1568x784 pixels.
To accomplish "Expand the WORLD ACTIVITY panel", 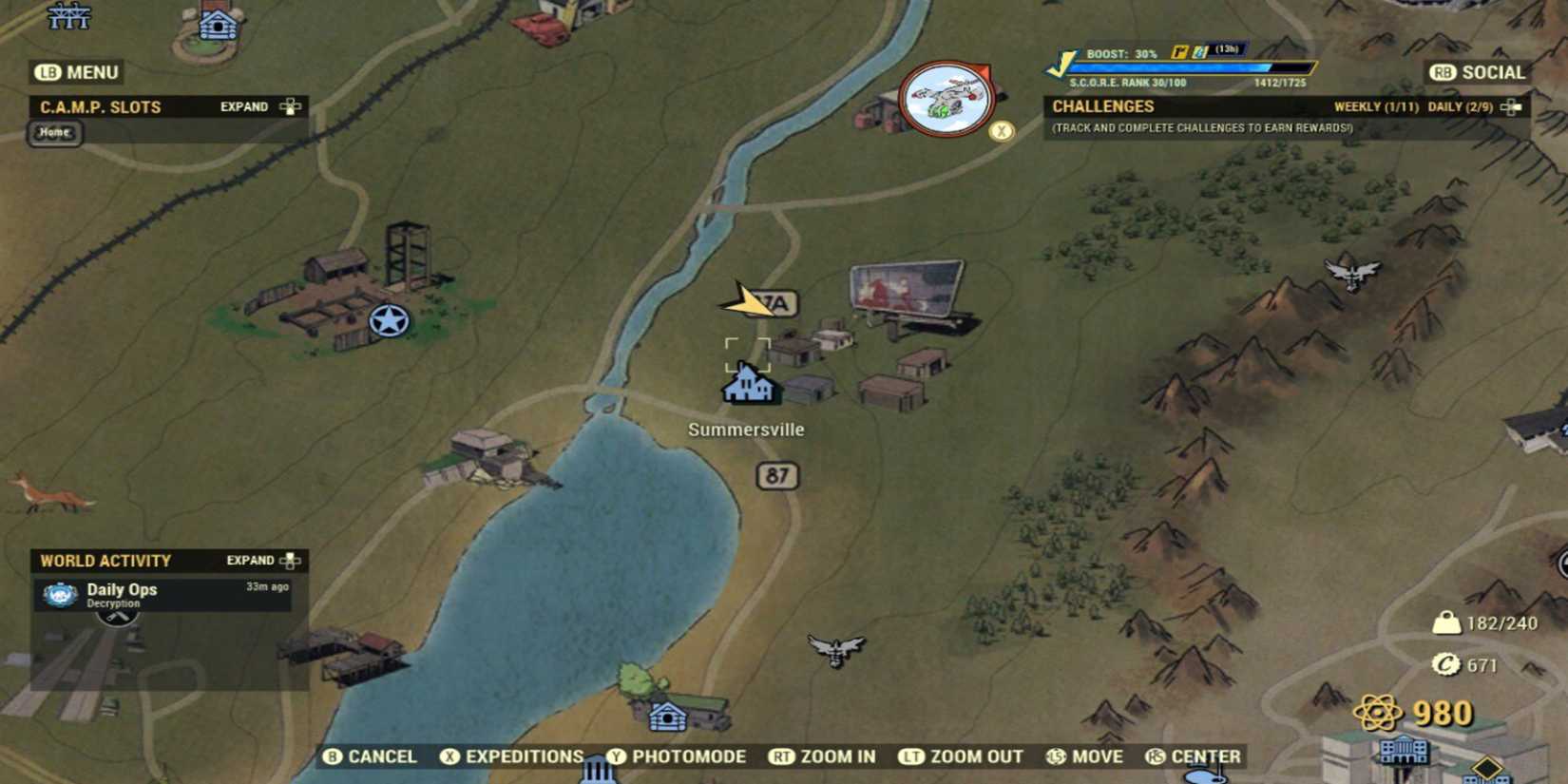I will coord(258,561).
